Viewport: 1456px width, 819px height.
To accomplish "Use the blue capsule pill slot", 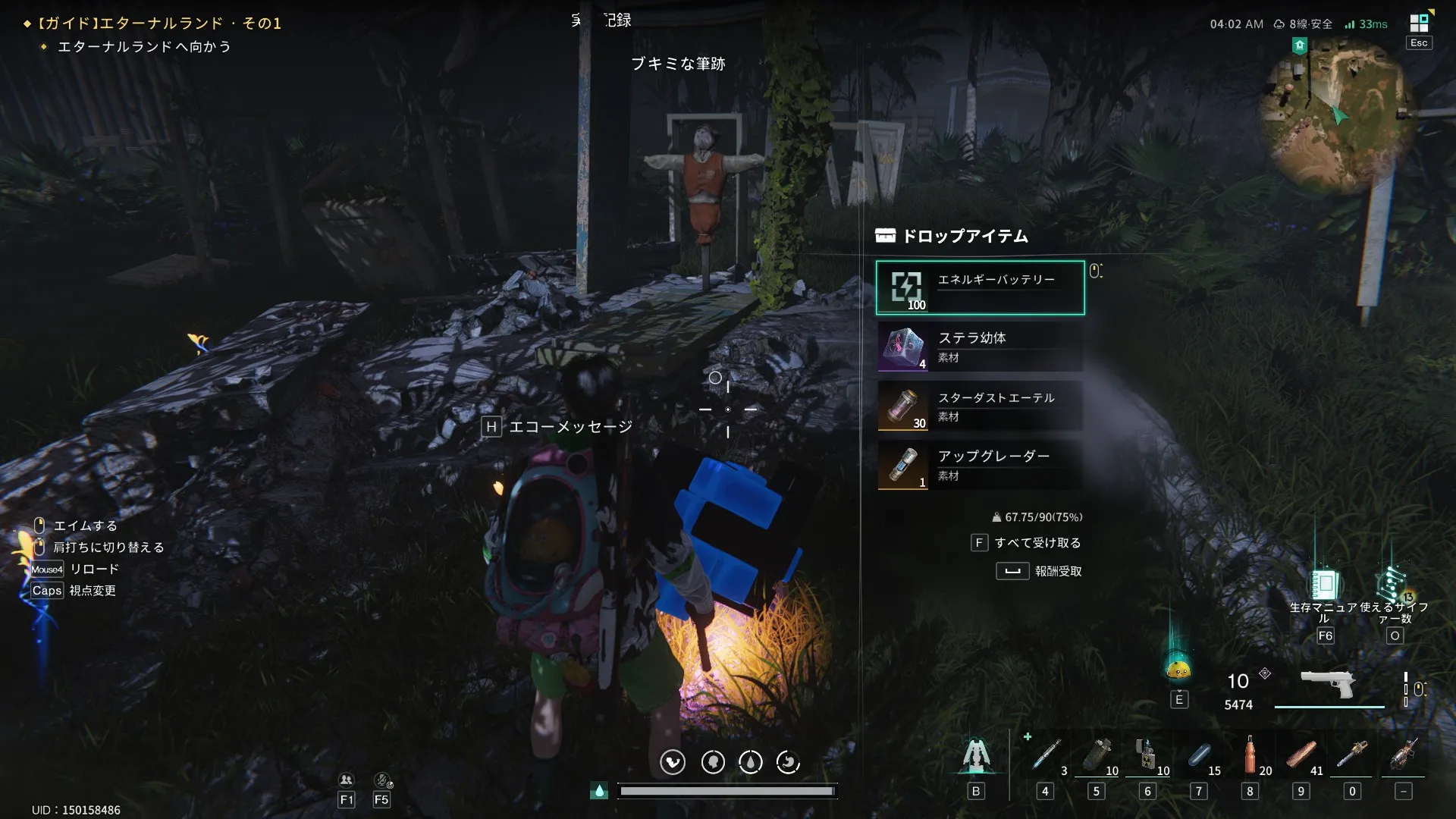I will tap(1199, 755).
